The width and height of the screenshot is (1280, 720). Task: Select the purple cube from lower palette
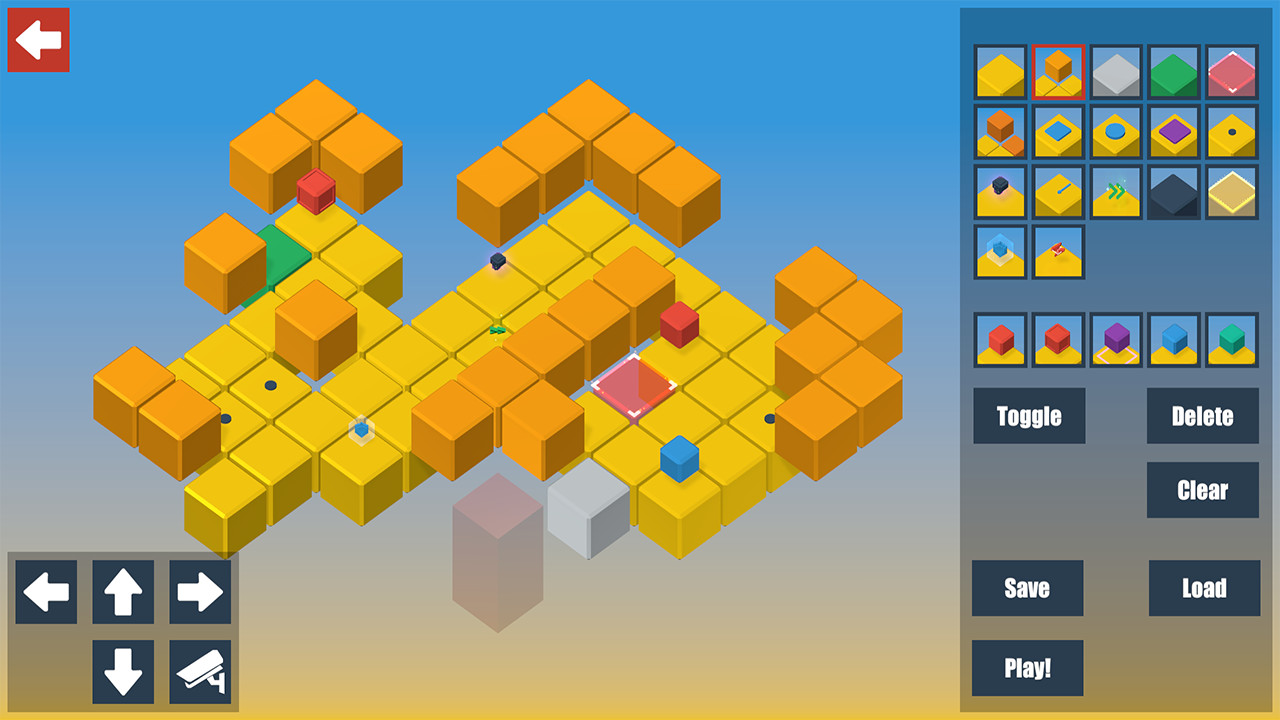pyautogui.click(x=1115, y=340)
